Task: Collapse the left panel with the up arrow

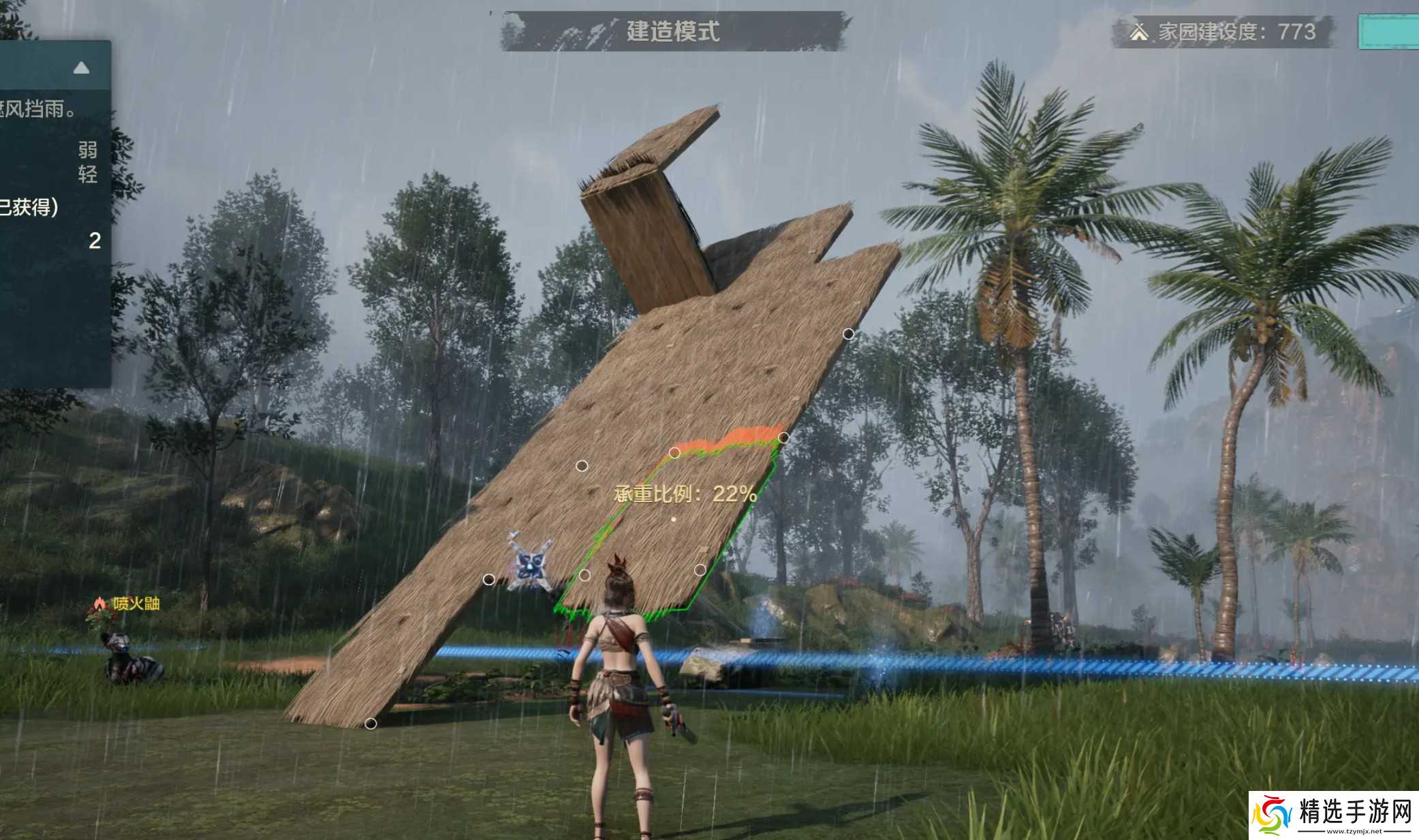Action: coord(81,68)
